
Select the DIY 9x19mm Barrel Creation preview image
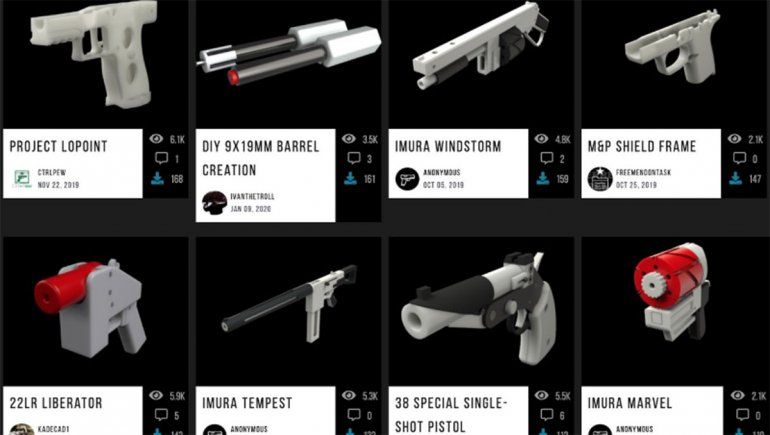(x=288, y=60)
